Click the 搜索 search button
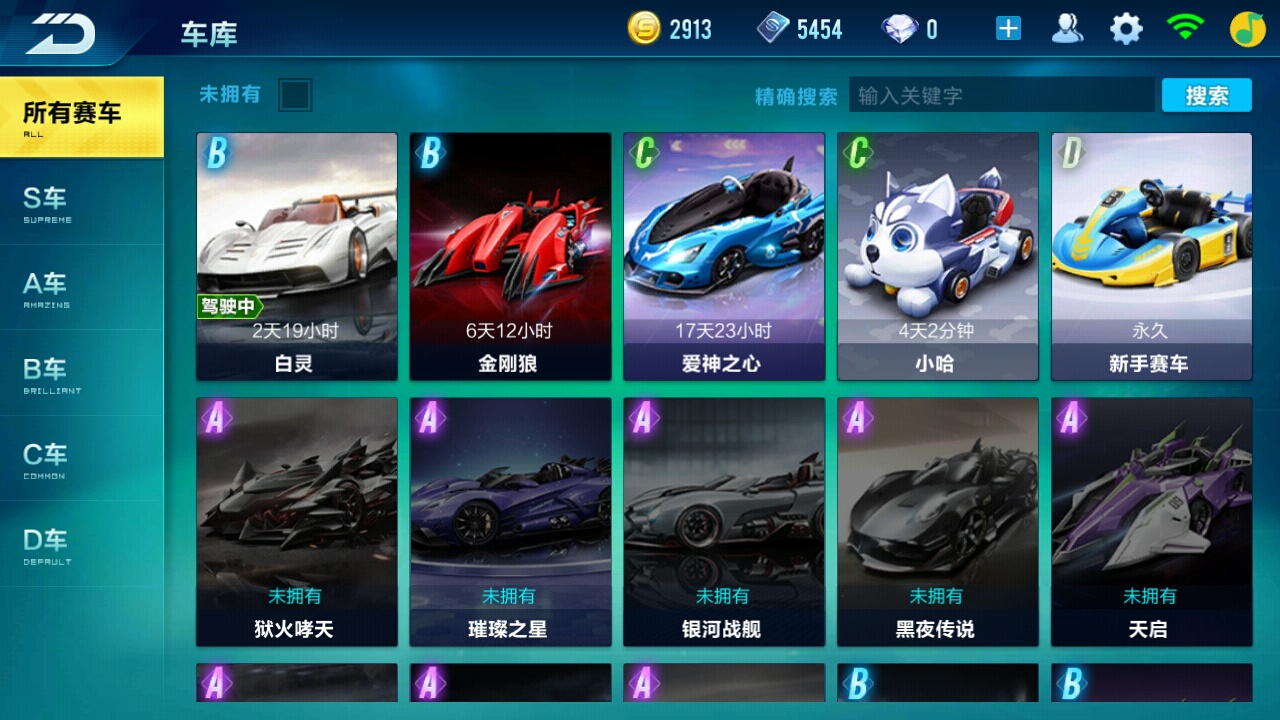The height and width of the screenshot is (720, 1280). [1207, 95]
